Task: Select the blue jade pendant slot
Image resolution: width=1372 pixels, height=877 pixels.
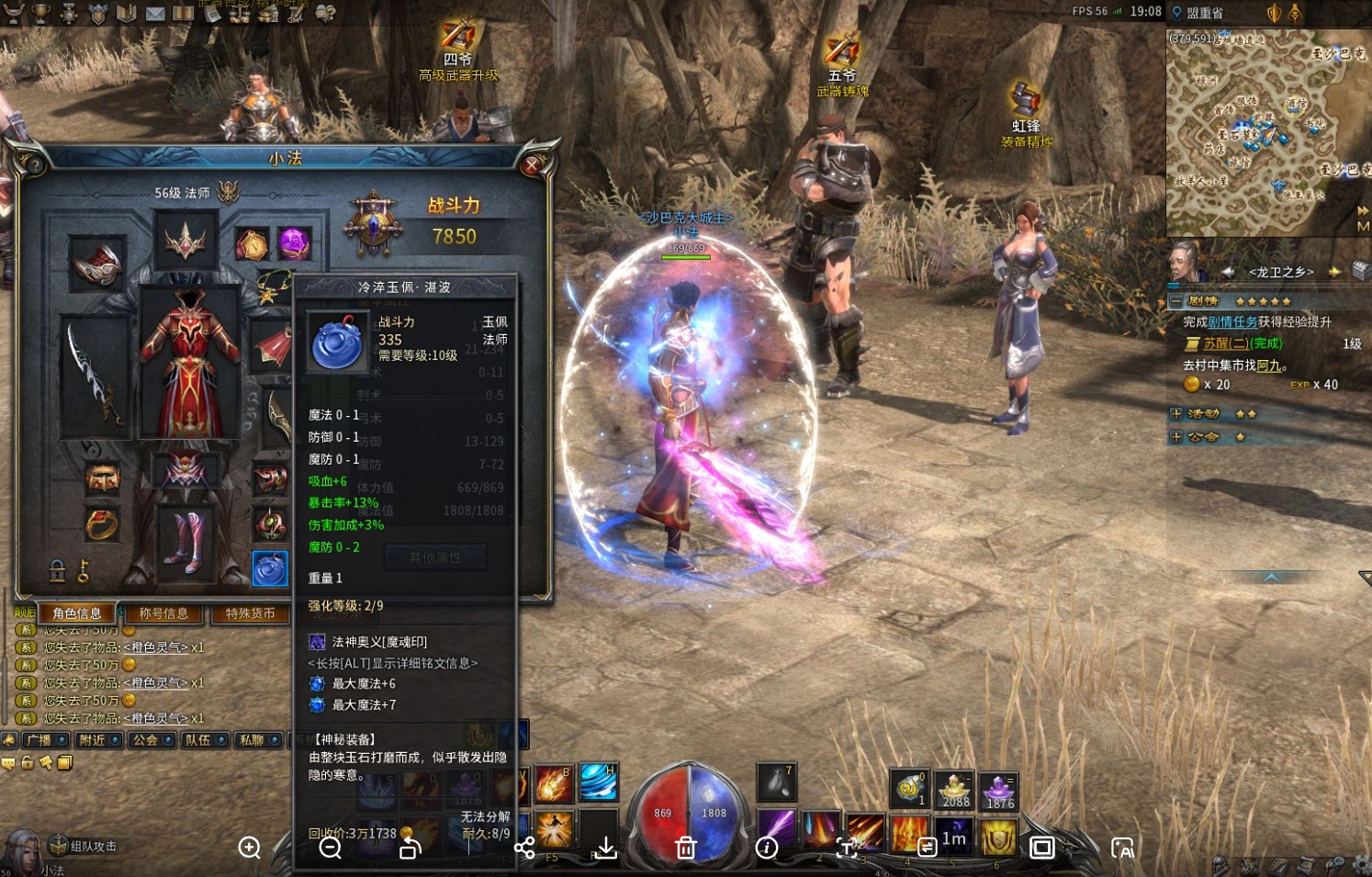Action: [x=270, y=569]
